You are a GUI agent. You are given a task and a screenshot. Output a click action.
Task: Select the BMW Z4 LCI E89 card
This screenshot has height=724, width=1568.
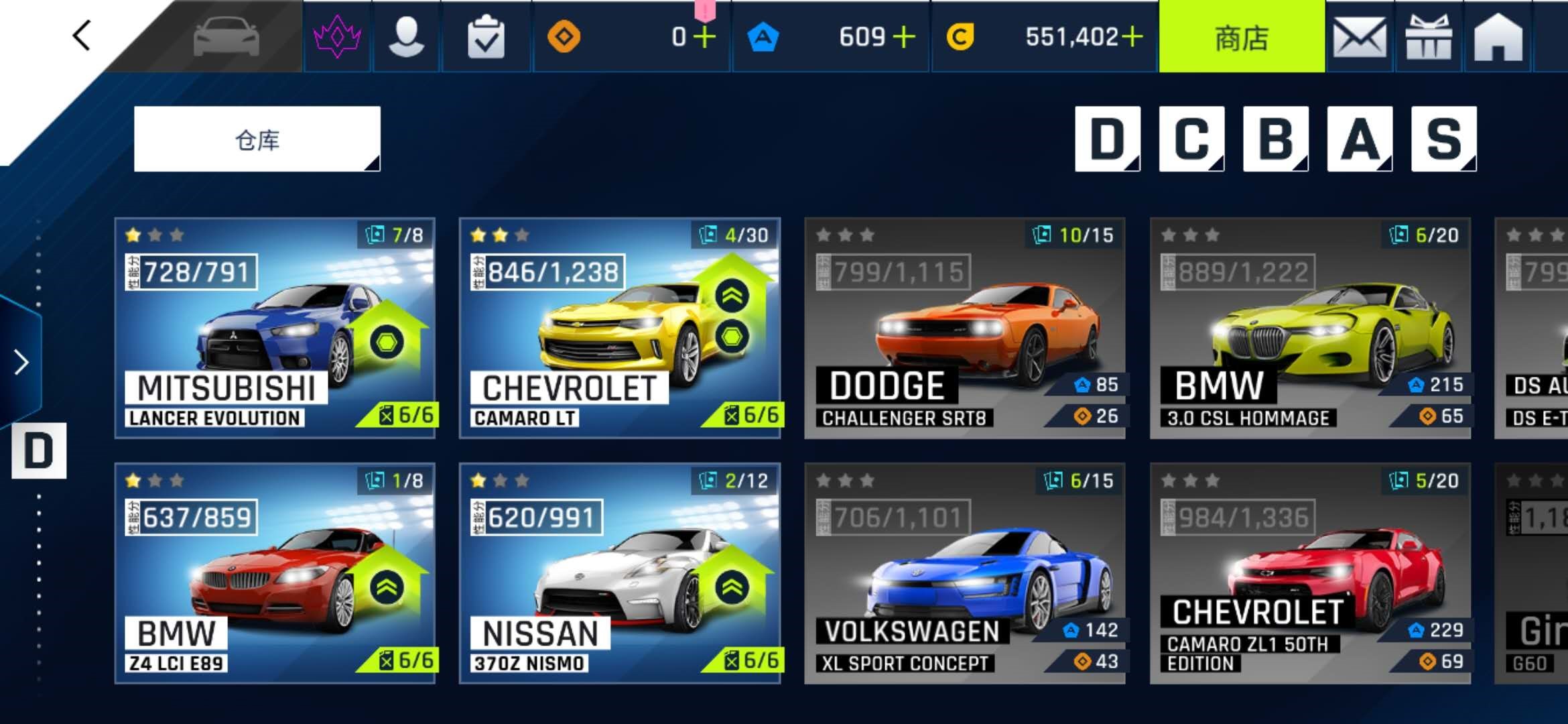tap(275, 573)
